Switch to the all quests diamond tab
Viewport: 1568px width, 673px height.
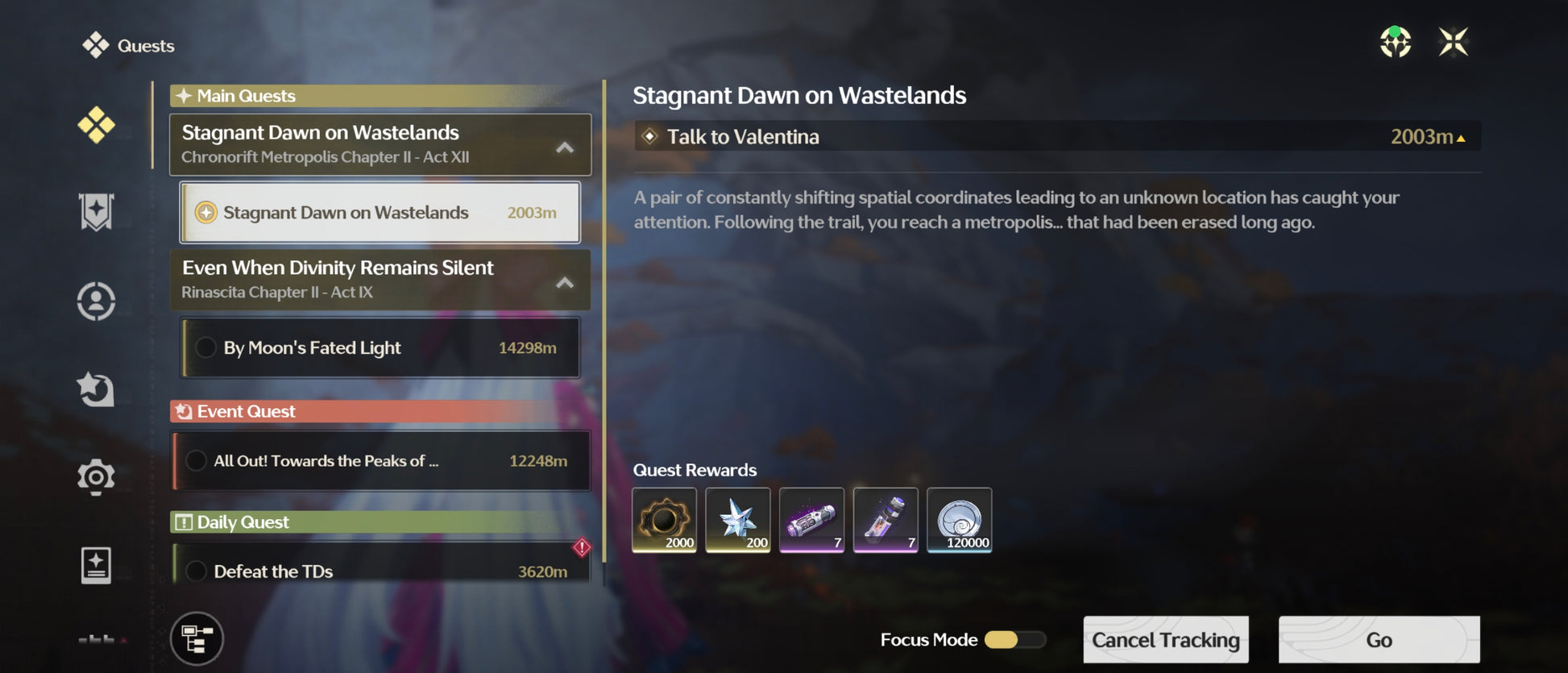click(x=96, y=125)
